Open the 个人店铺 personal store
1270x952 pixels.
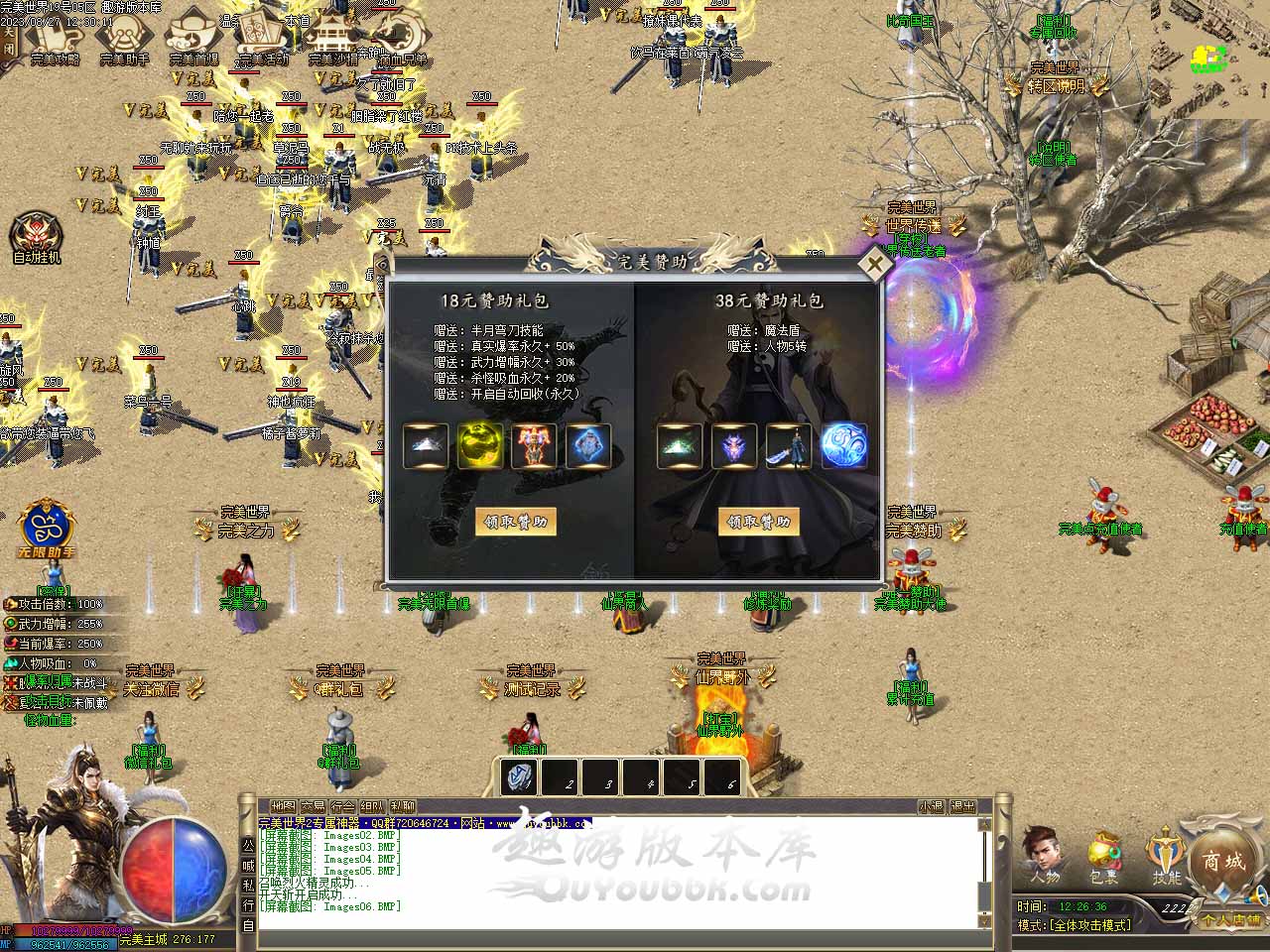pyautogui.click(x=1230, y=919)
